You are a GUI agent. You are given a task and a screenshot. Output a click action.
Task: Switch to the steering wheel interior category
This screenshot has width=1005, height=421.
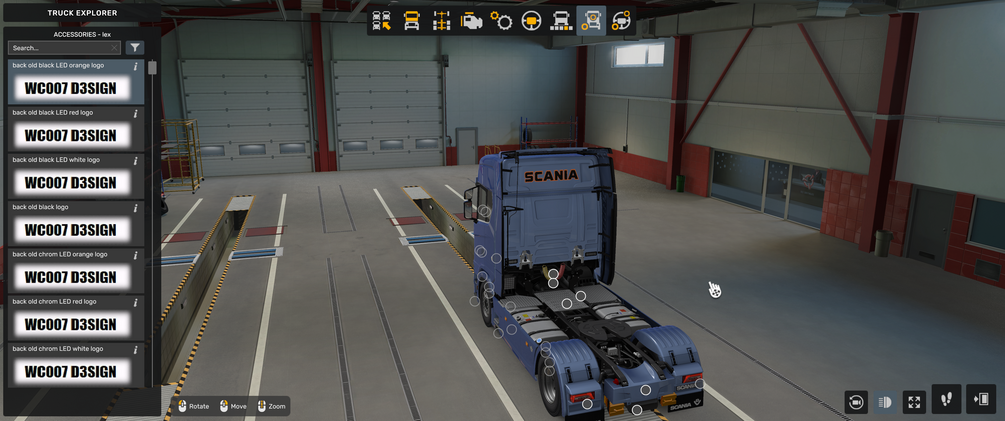(x=531, y=21)
